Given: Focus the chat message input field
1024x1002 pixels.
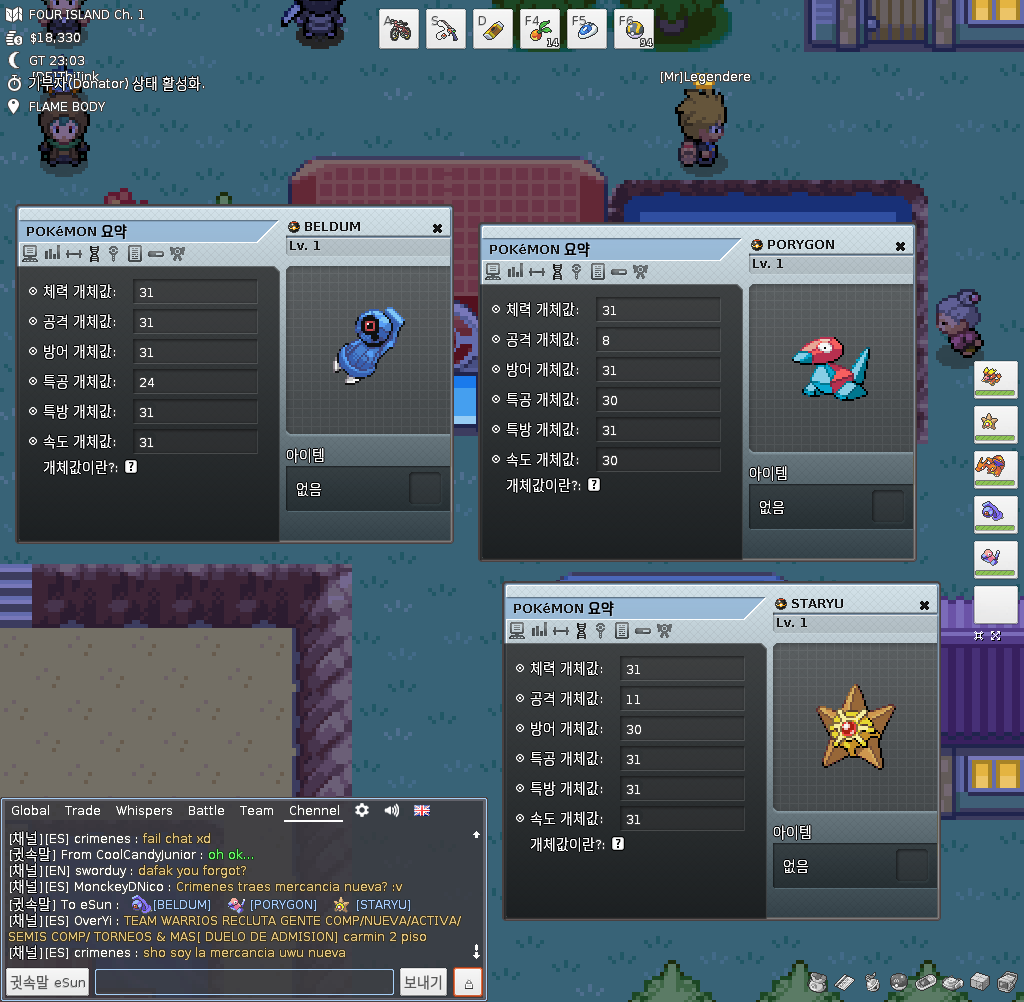Looking at the screenshot, I should click(244, 982).
